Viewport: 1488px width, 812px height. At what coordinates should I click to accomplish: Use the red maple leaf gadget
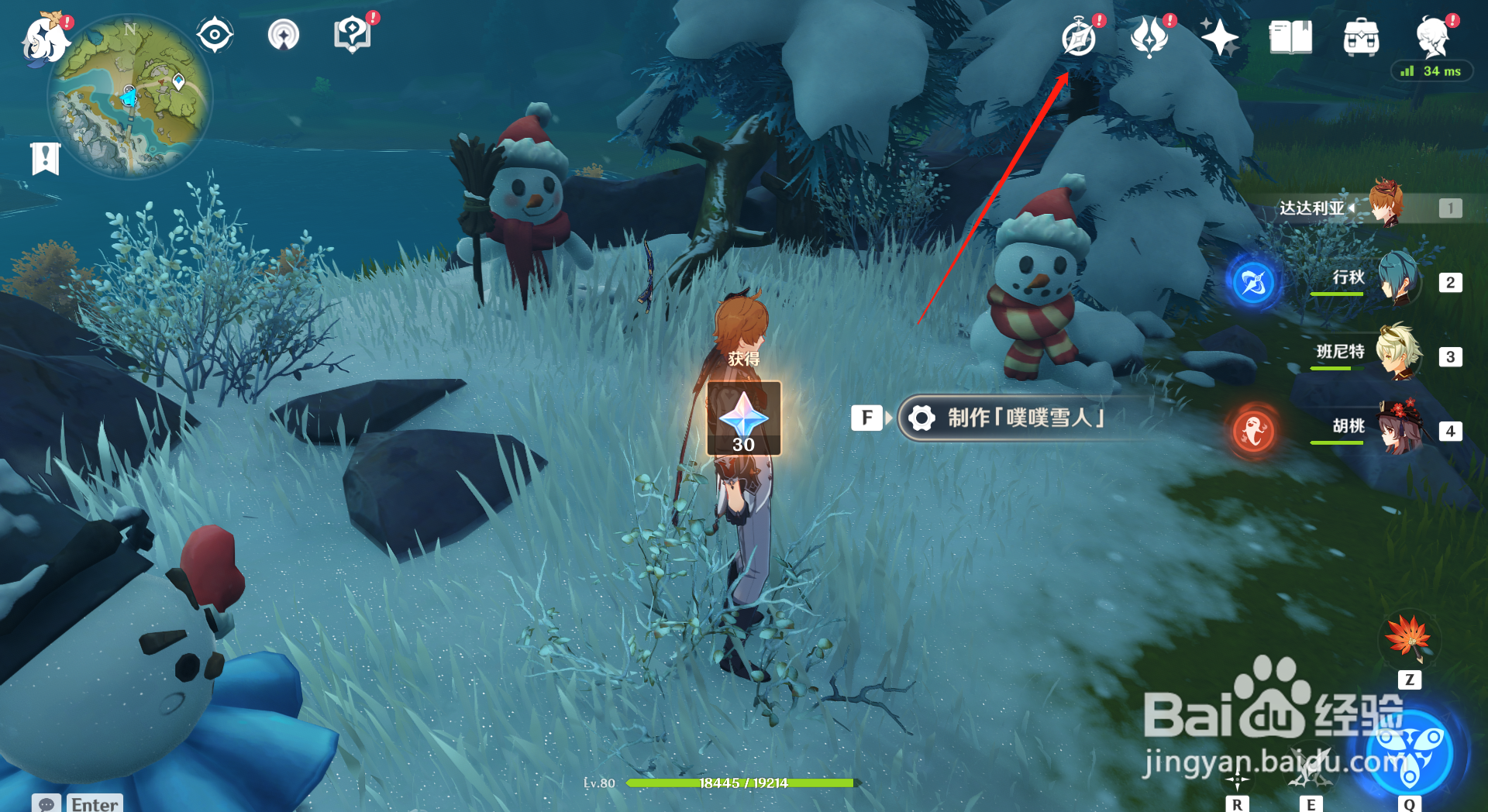coord(1409,638)
